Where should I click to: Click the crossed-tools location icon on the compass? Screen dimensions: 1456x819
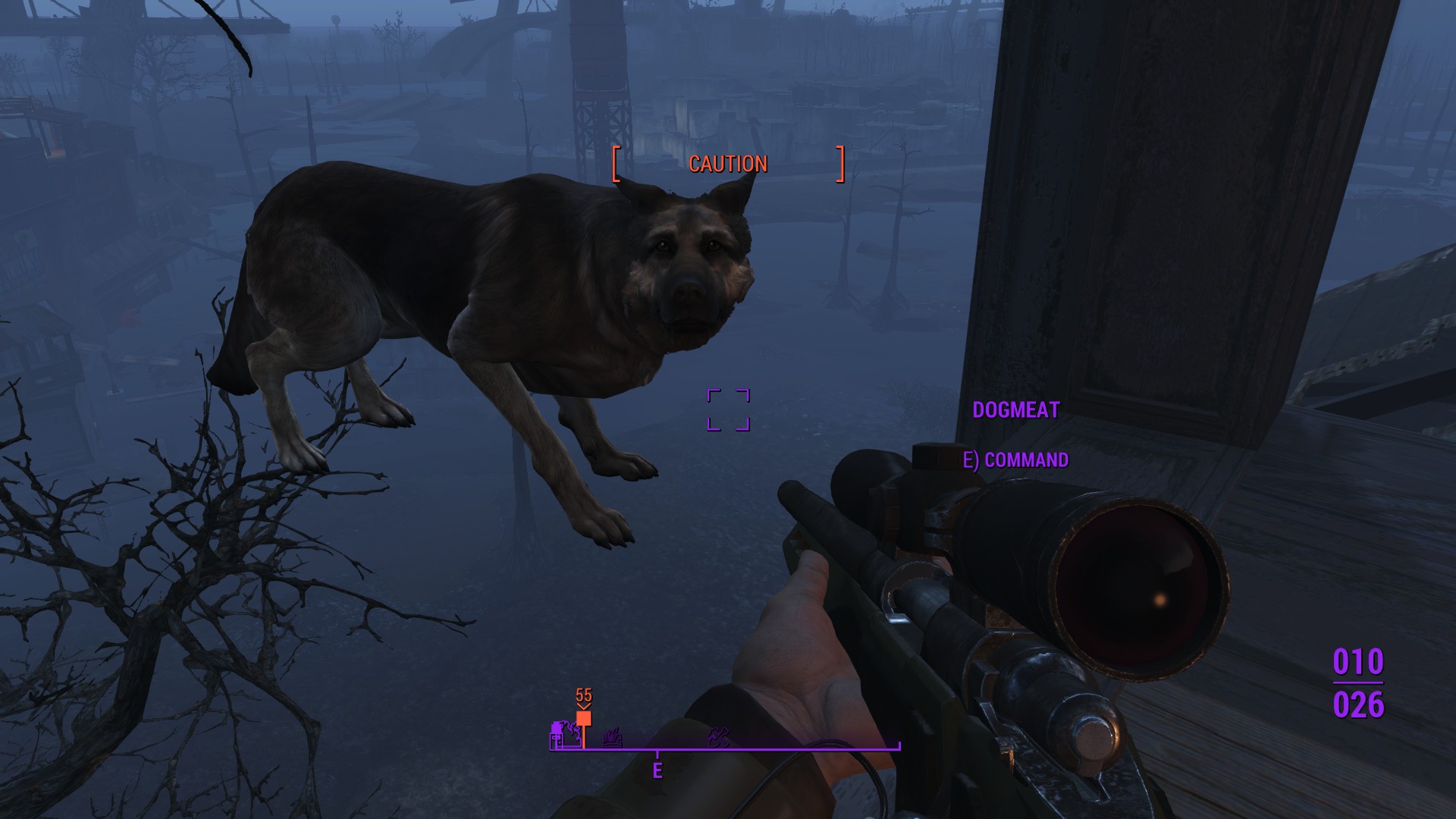coord(718,736)
